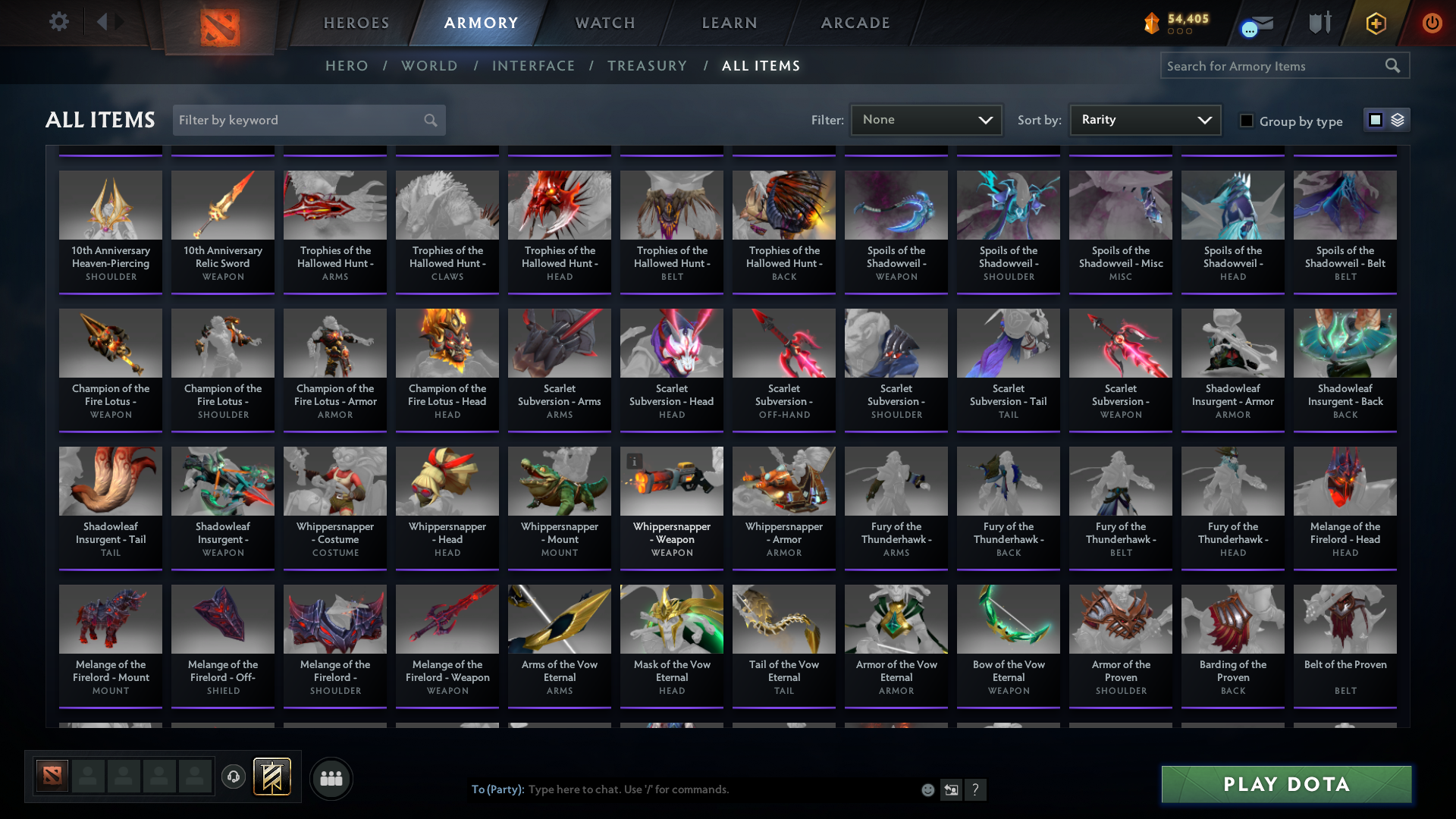The image size is (1456, 819).
Task: Open the Filter dropdown set to None
Action: click(926, 119)
